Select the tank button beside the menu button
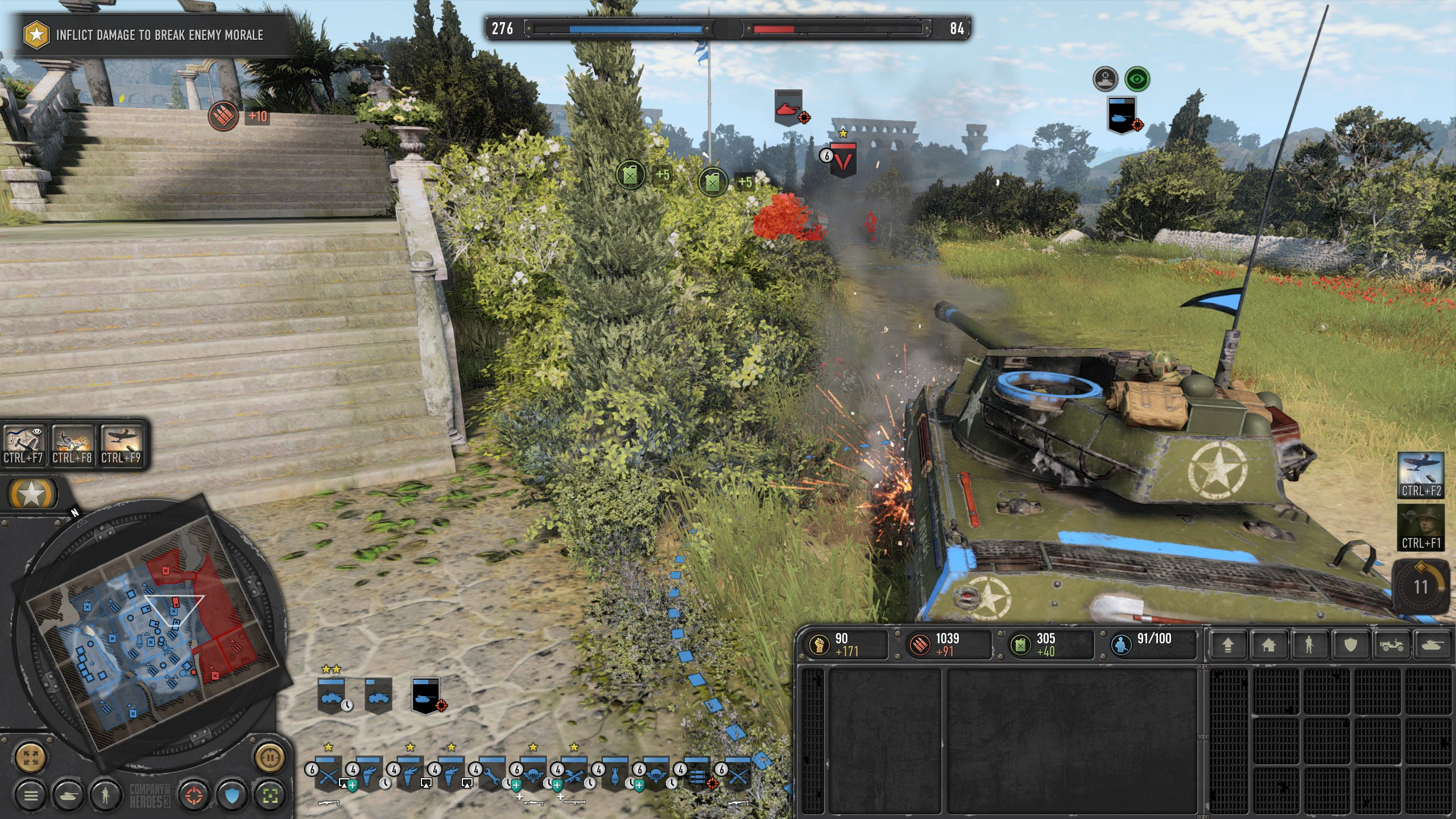Viewport: 1456px width, 819px height. (68, 795)
